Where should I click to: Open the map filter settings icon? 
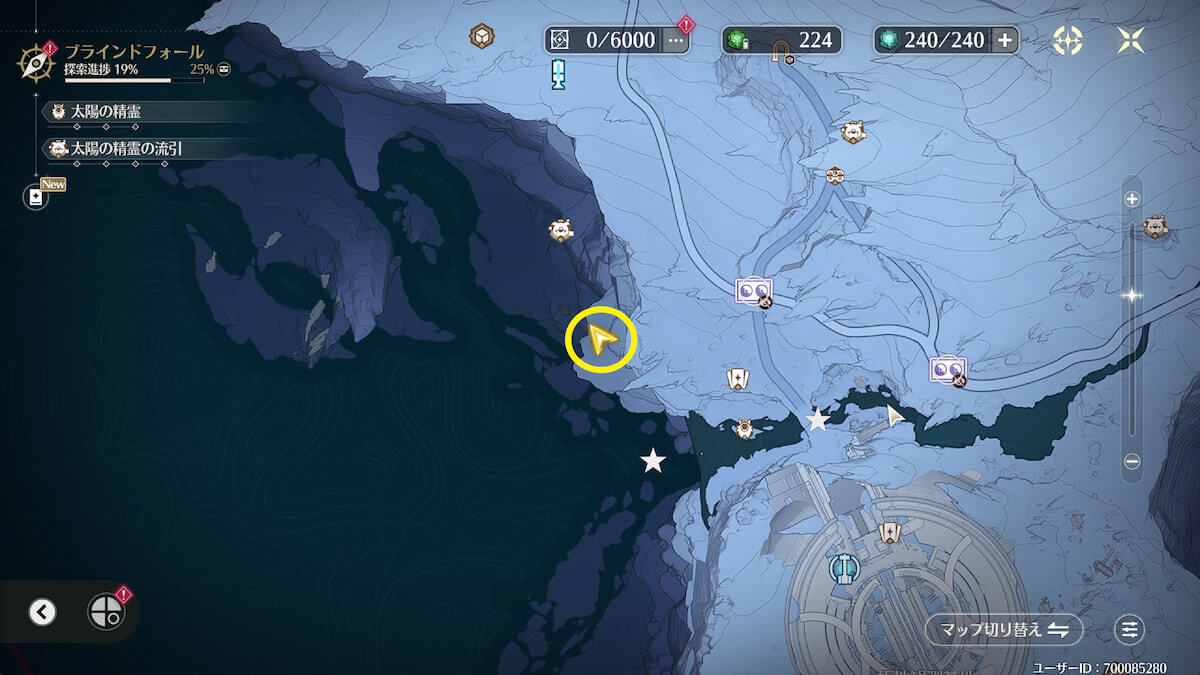click(1130, 629)
